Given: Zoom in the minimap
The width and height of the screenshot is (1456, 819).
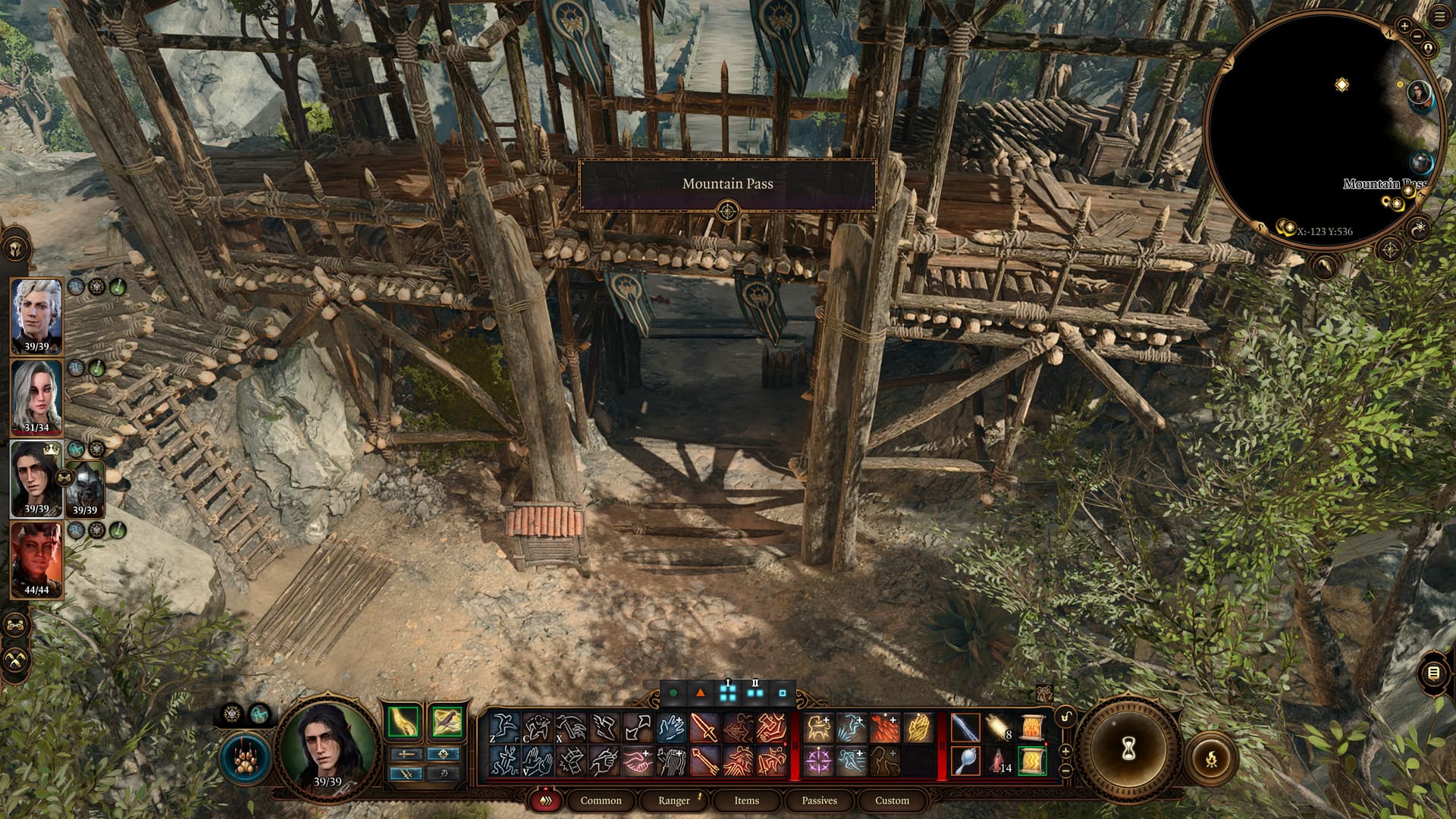Looking at the screenshot, I should point(1404,26).
